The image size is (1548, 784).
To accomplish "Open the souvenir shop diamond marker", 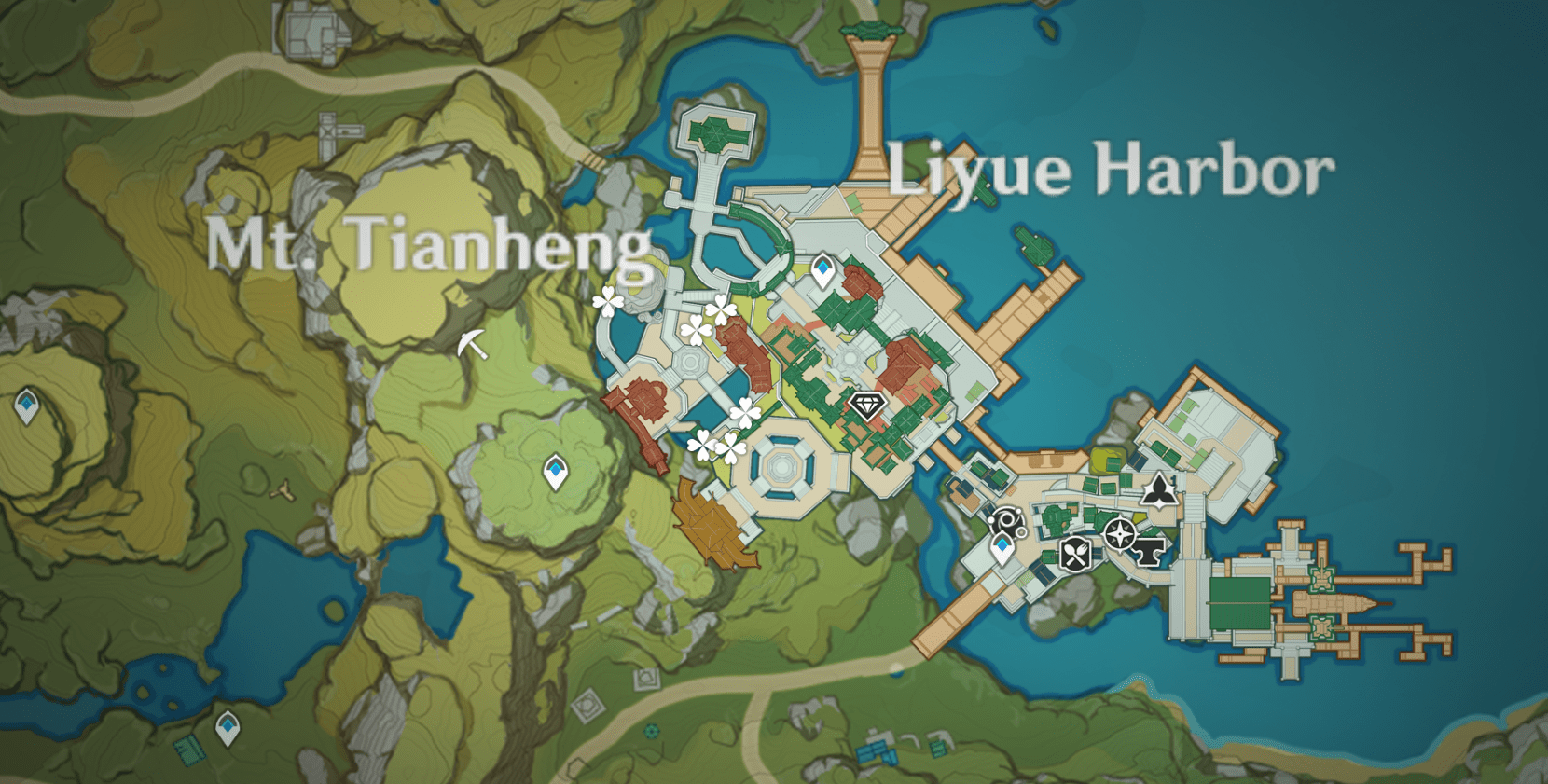I will pyautogui.click(x=866, y=407).
